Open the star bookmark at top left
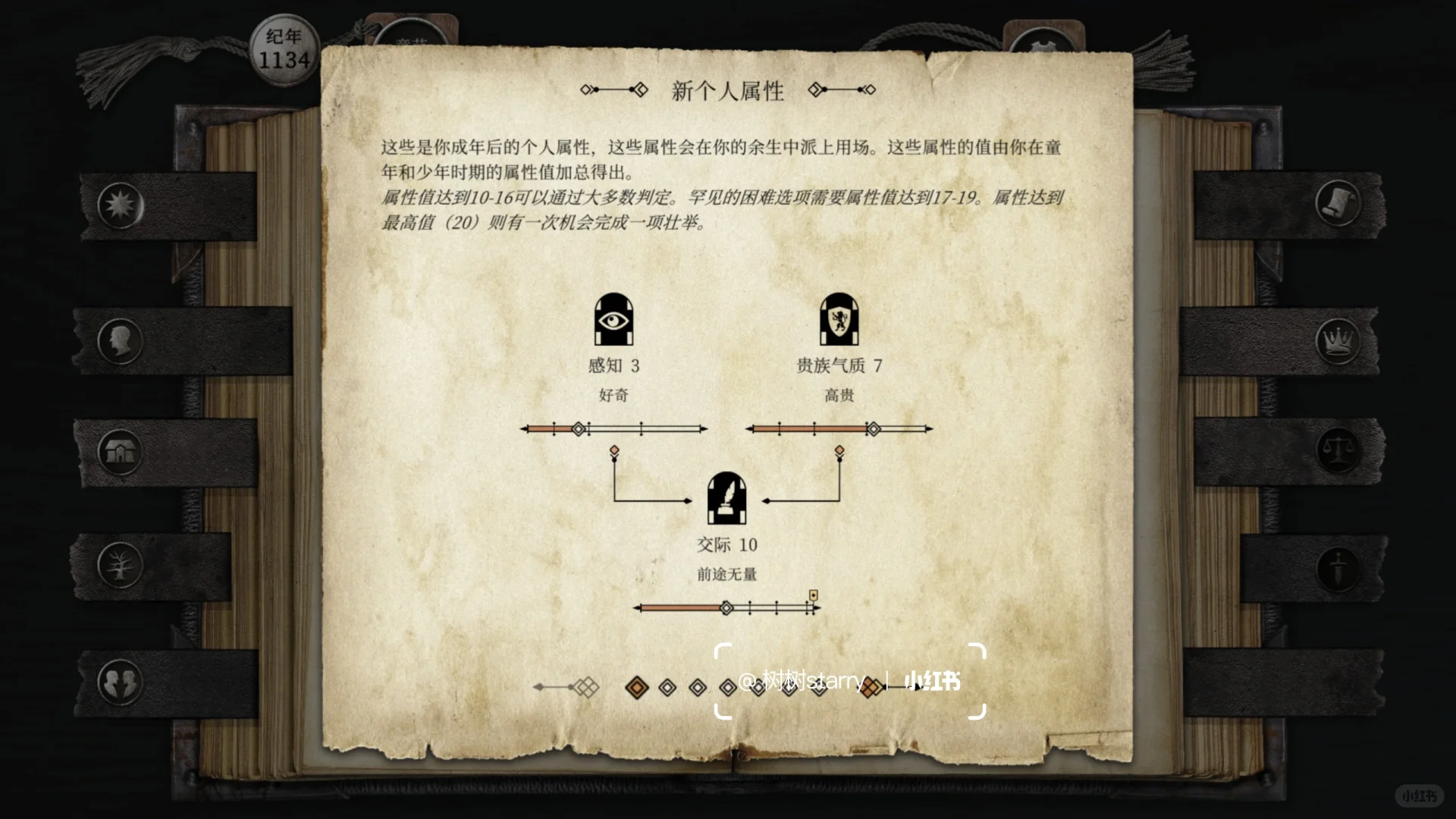Image resolution: width=1456 pixels, height=819 pixels. 120,203
